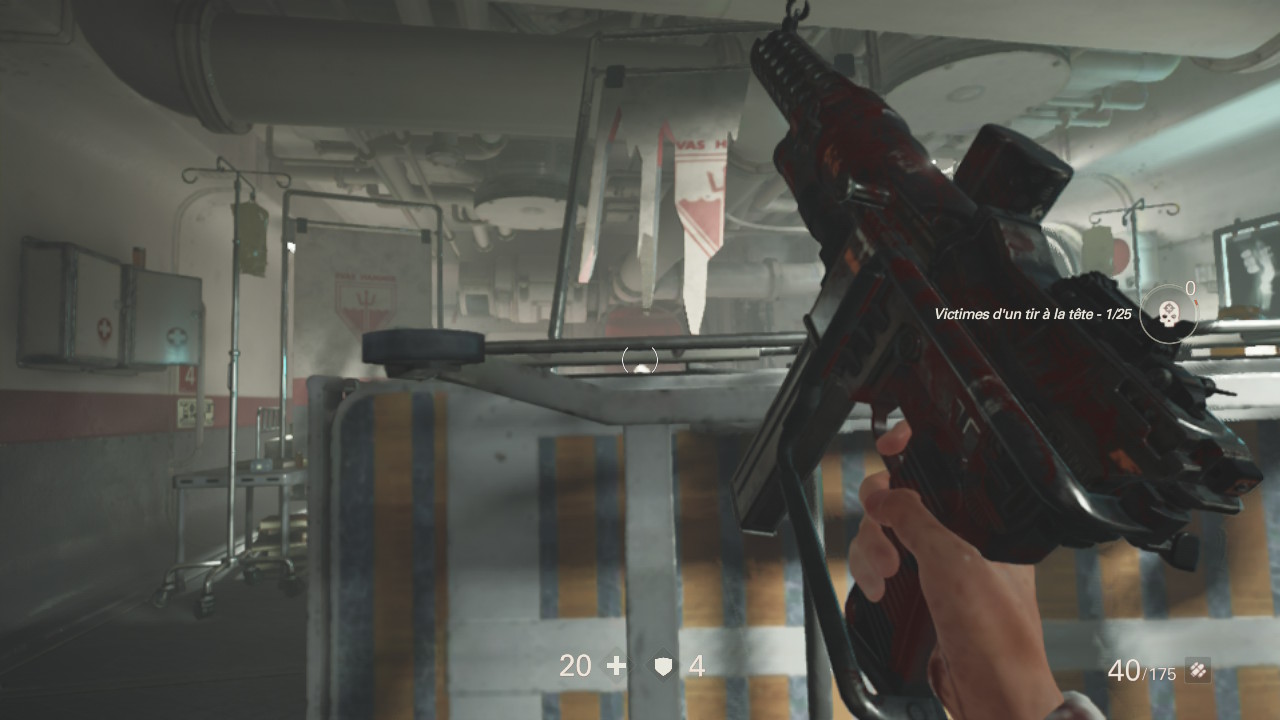
Task: Toggle the armor counter display
Action: 696,665
